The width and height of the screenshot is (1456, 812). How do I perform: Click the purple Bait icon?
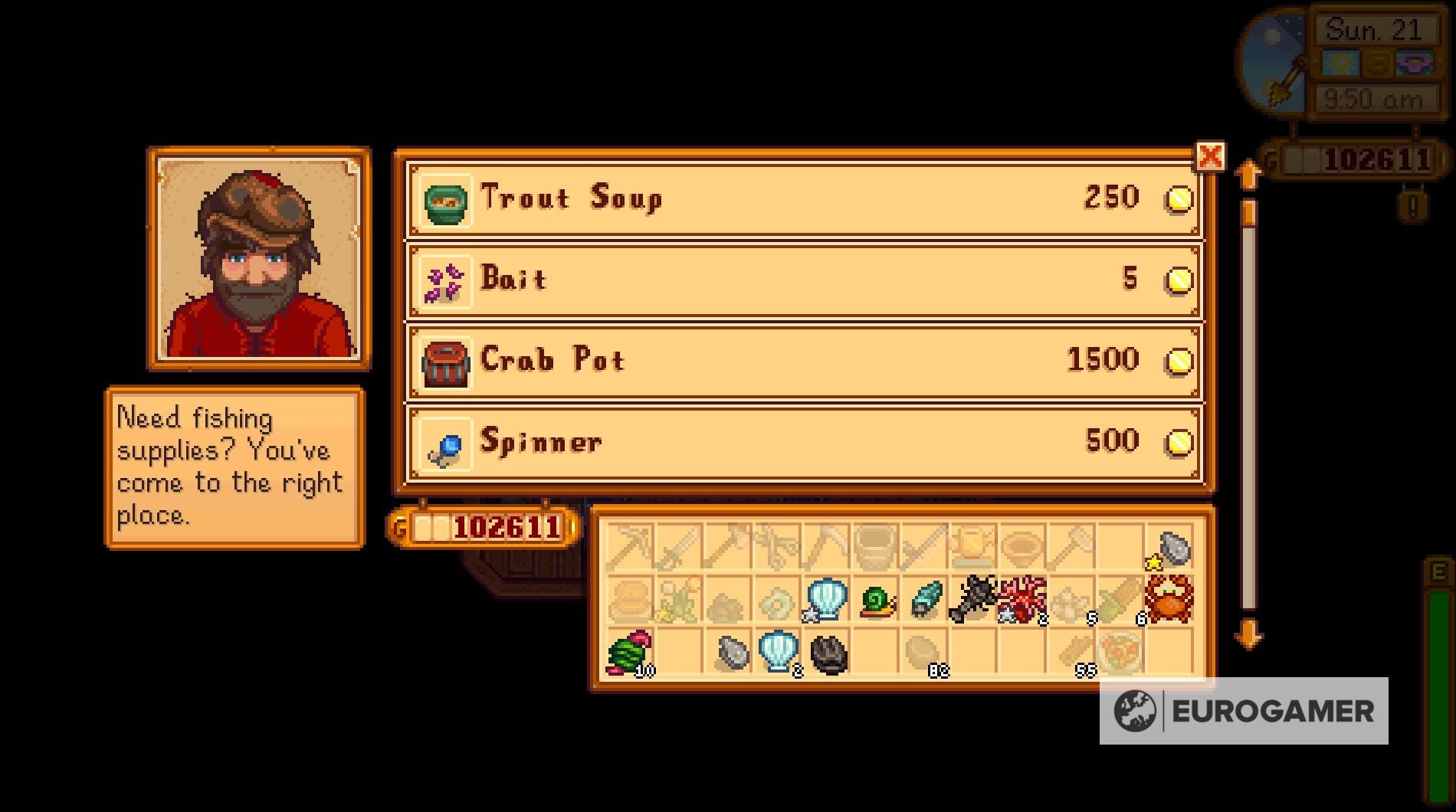tap(444, 280)
